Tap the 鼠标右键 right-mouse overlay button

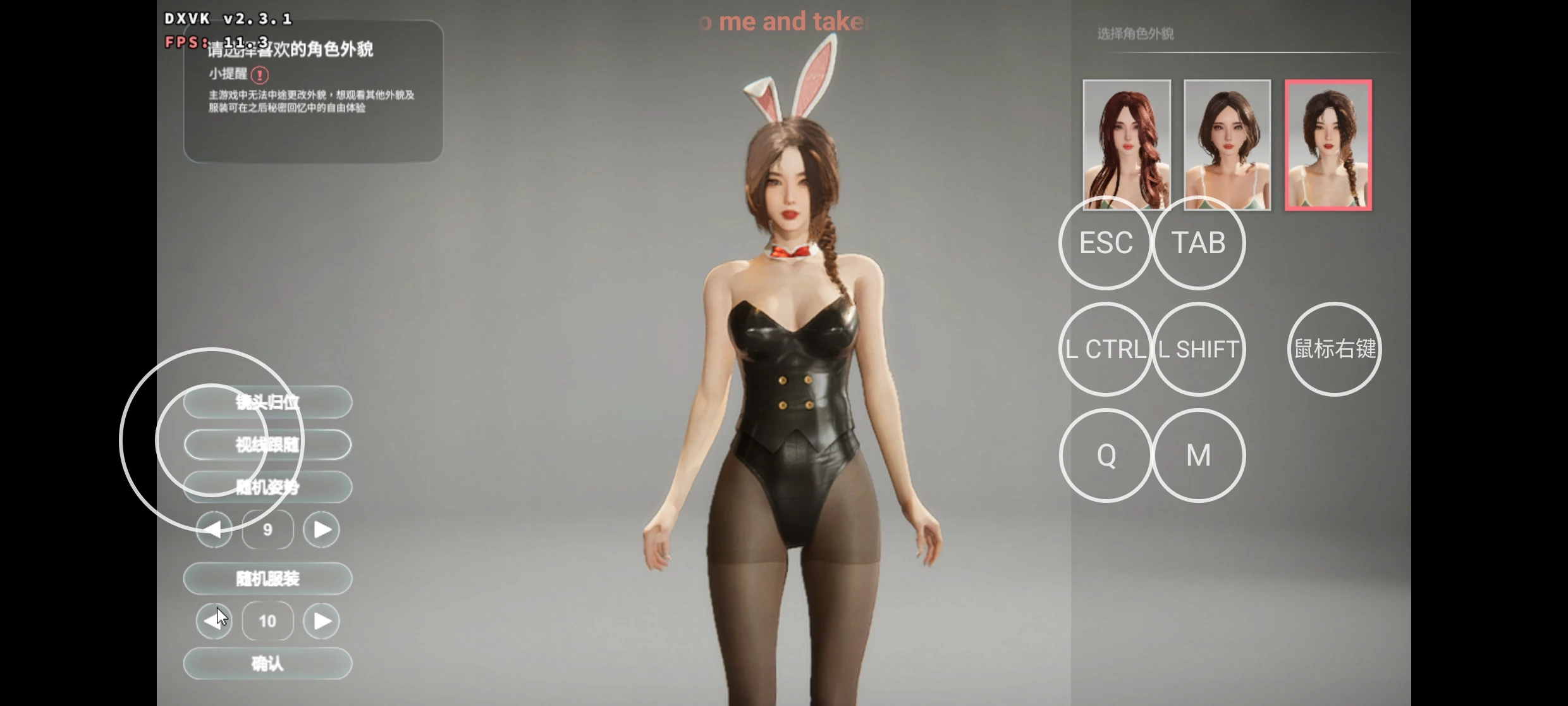pyautogui.click(x=1334, y=349)
